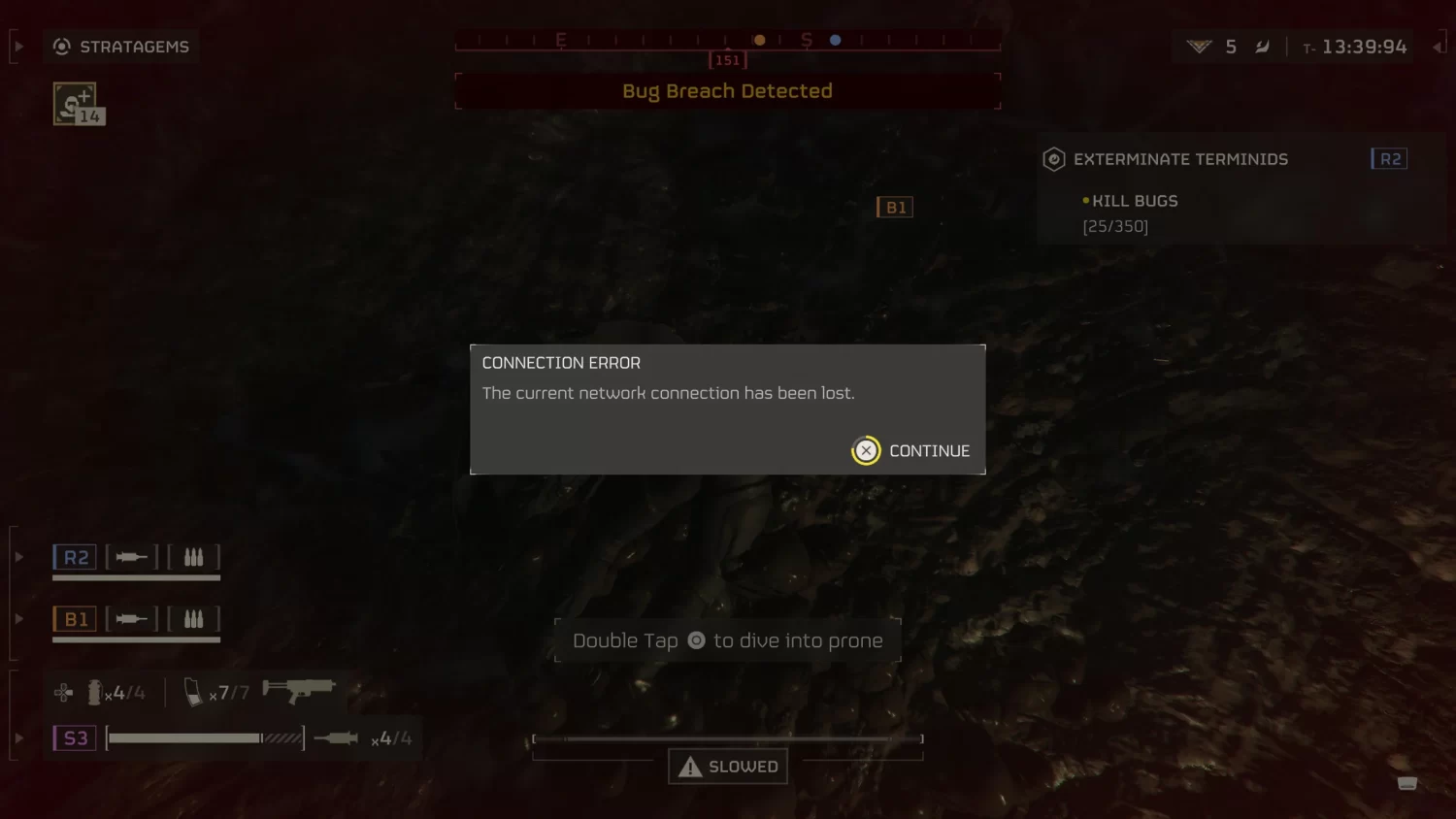This screenshot has height=819, width=1456.
Task: Click the samples leaf icon near player count
Action: (x=1260, y=46)
